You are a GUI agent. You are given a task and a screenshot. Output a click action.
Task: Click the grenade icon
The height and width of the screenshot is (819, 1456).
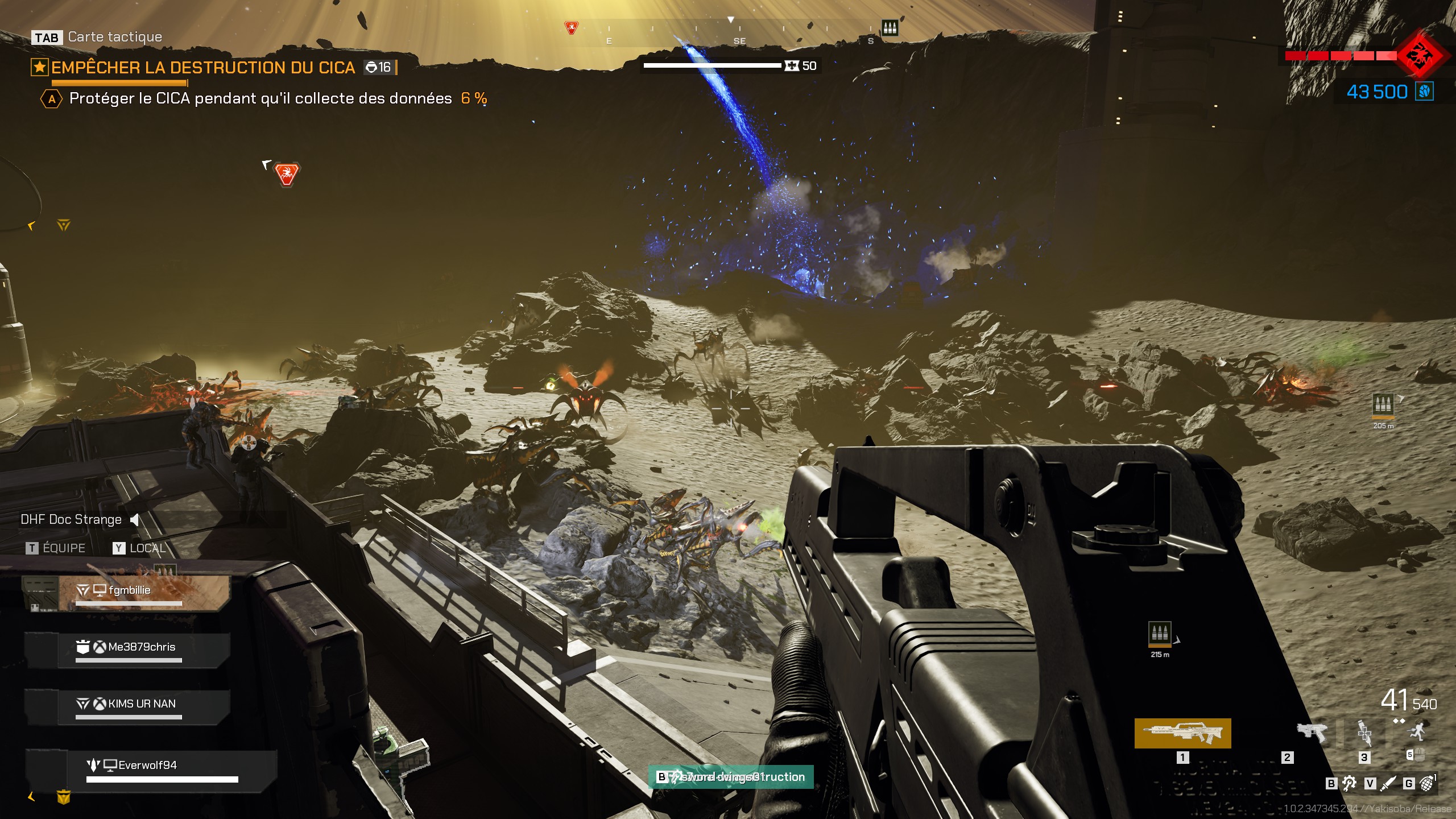1426,784
